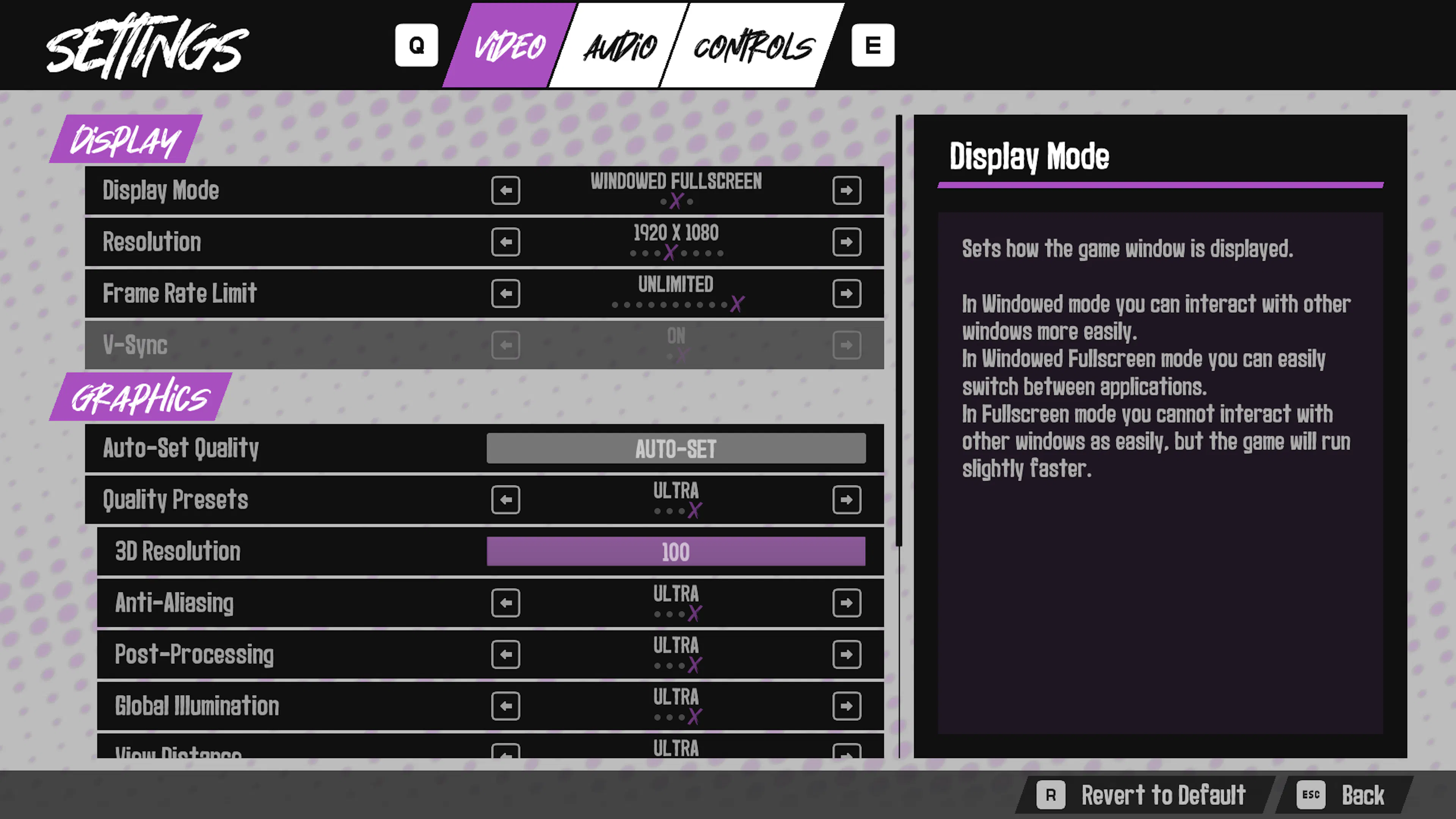Reduce Anti-Aliasing with the left arrow

click(x=505, y=603)
